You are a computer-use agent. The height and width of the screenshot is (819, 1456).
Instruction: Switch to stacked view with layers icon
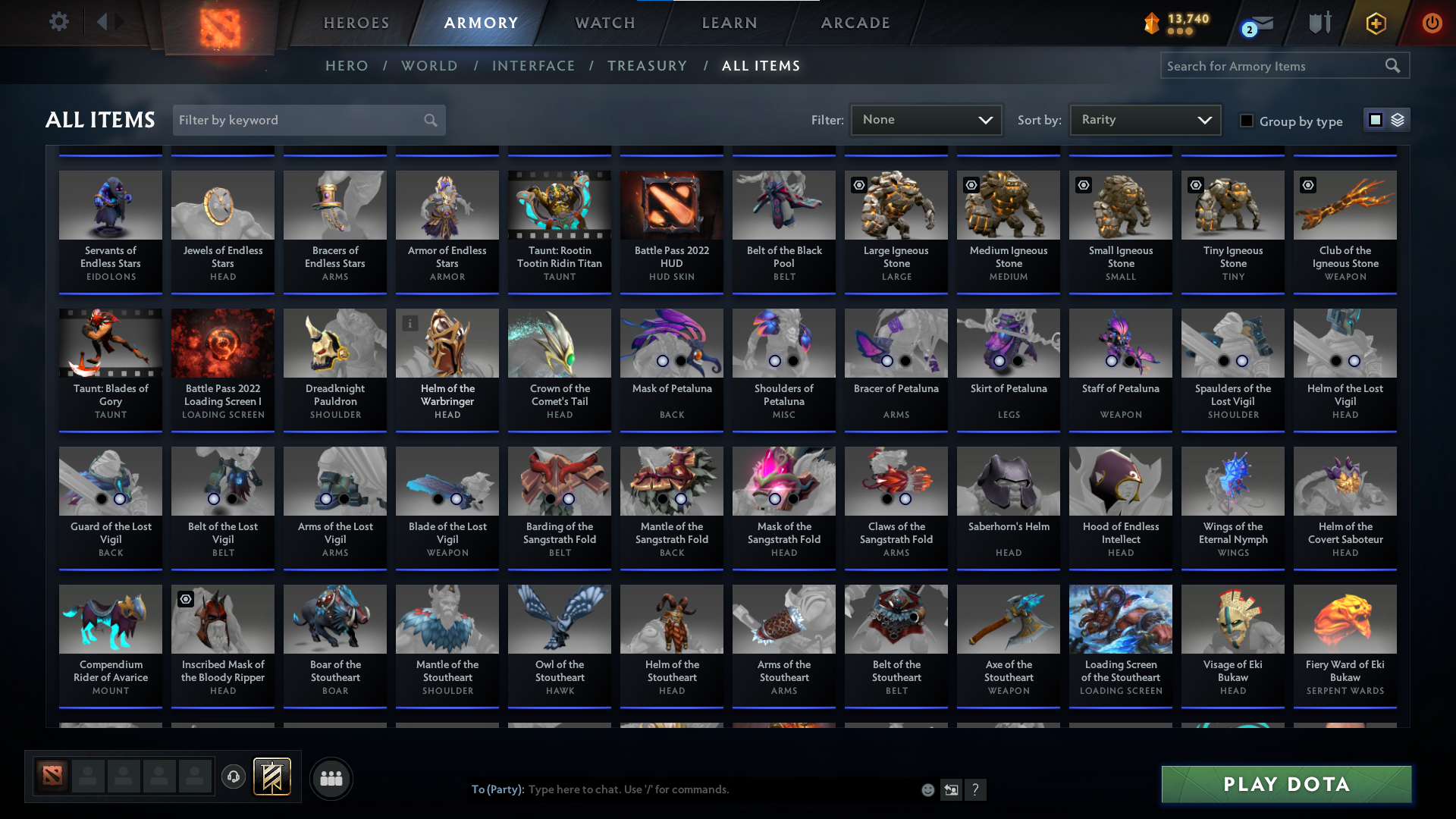[x=1398, y=119]
